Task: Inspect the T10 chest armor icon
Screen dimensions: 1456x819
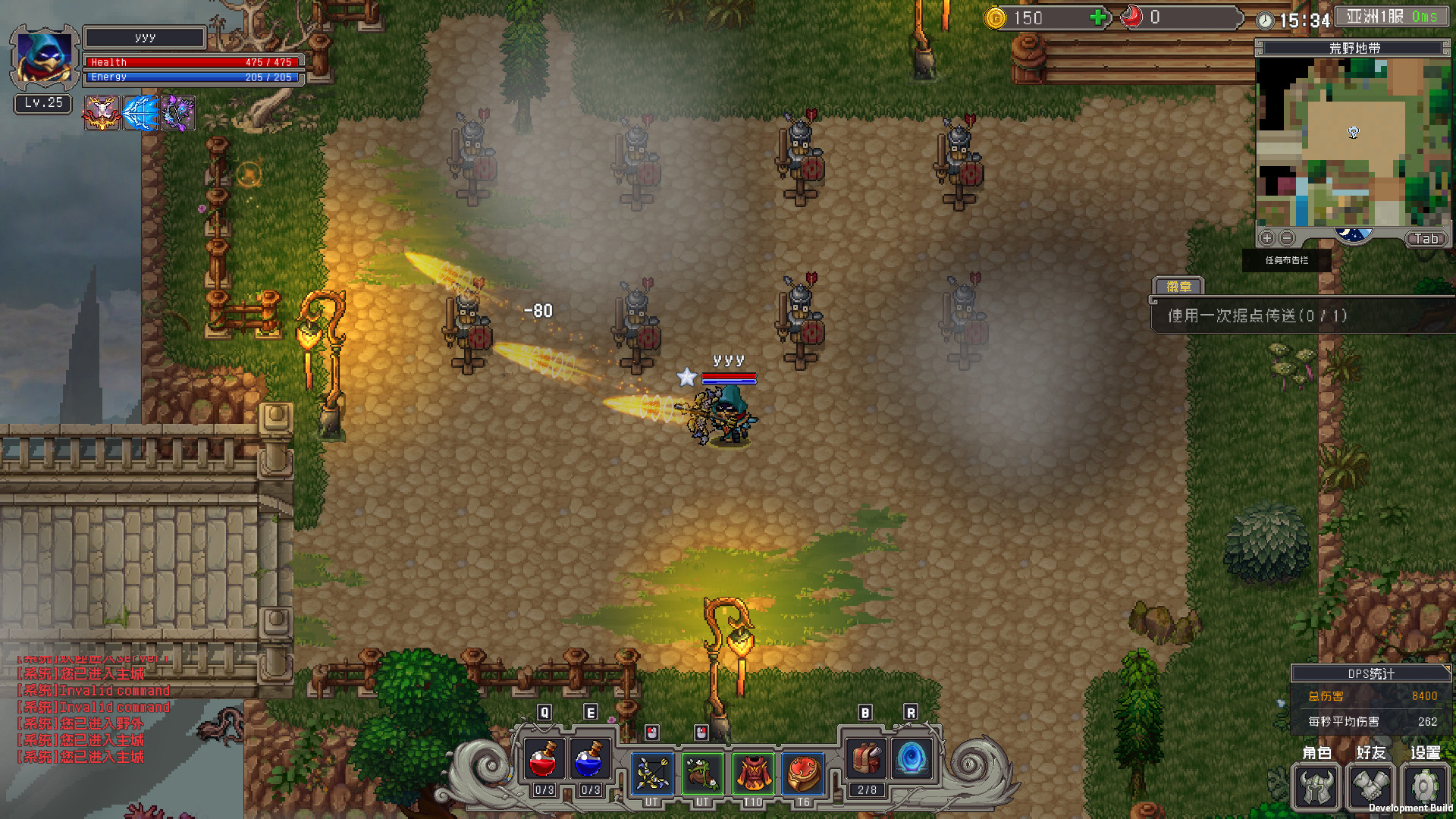Action: (753, 773)
